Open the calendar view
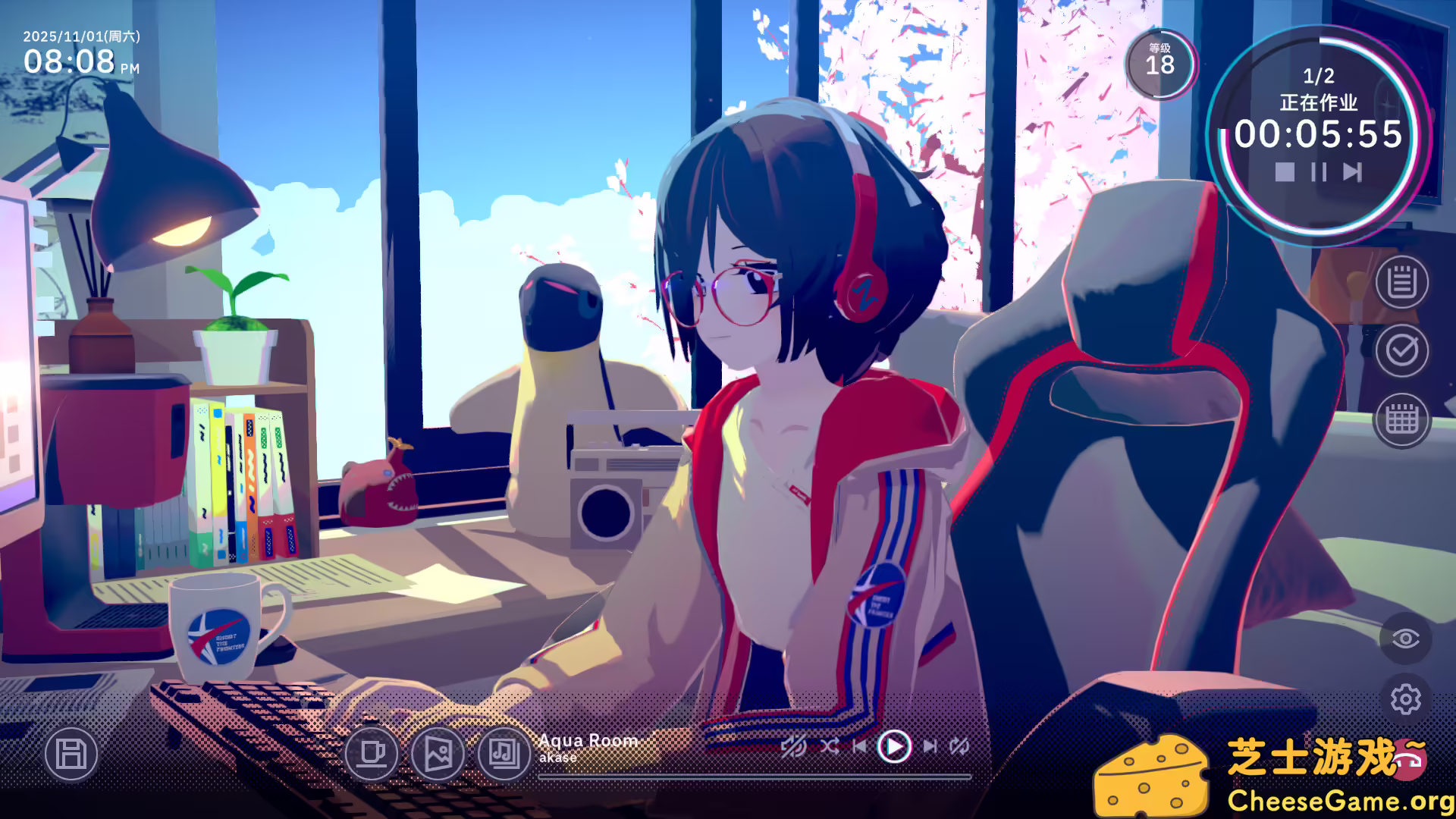 pyautogui.click(x=1401, y=418)
